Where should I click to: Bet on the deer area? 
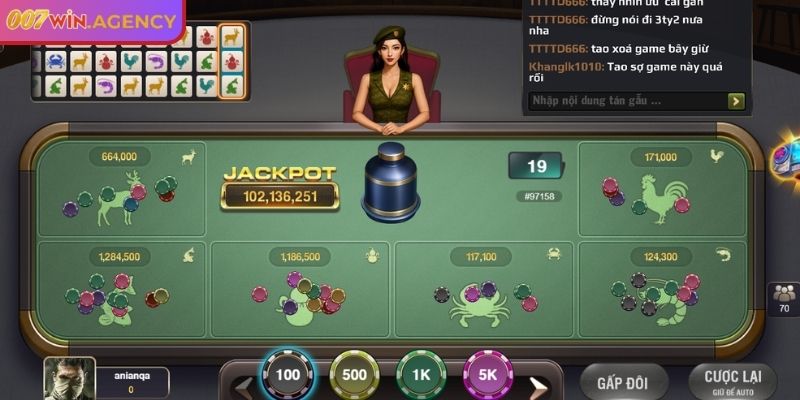click(121, 190)
